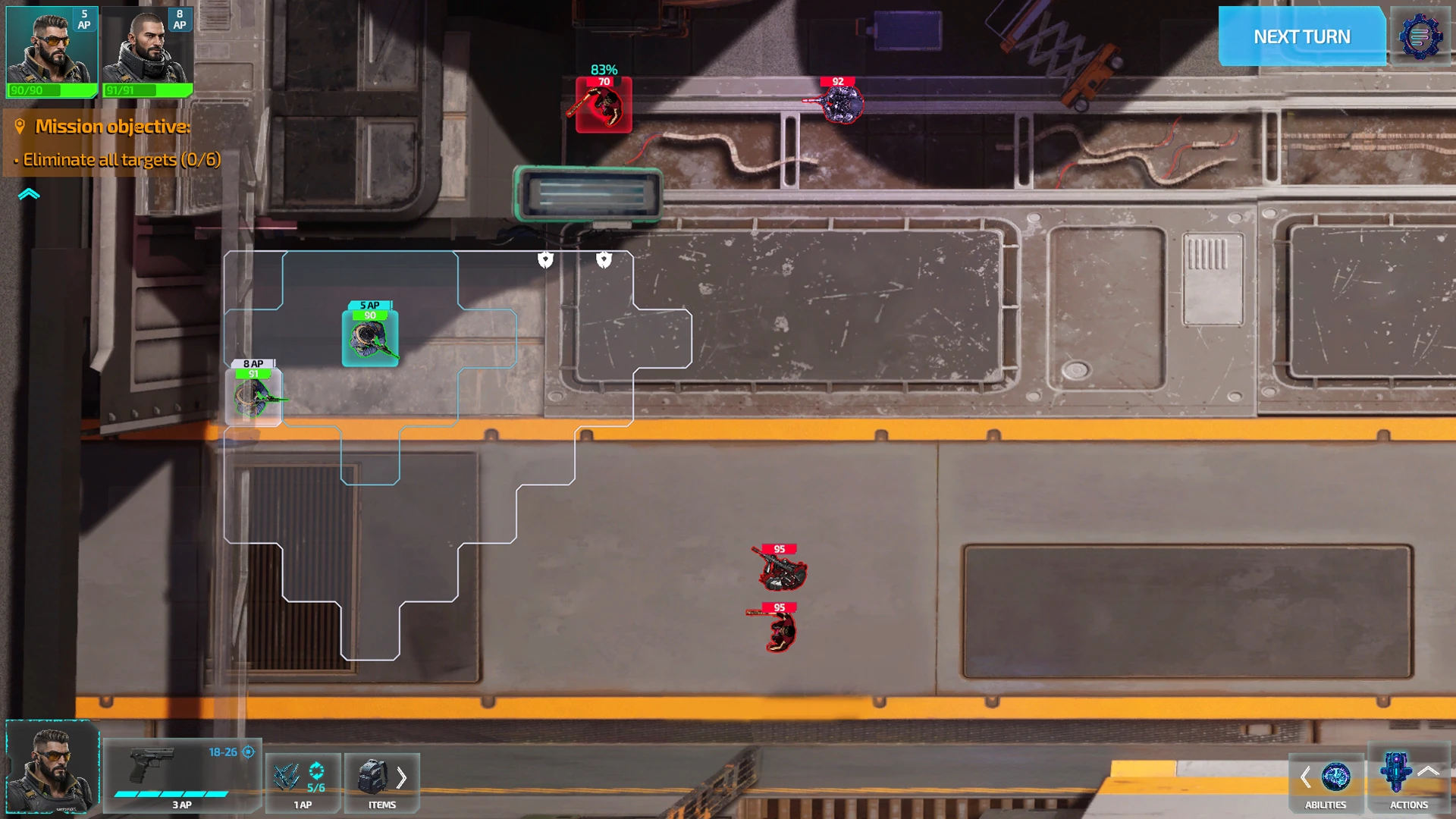Open the Items backpack
Screen dimensions: 1456x819
[381, 783]
